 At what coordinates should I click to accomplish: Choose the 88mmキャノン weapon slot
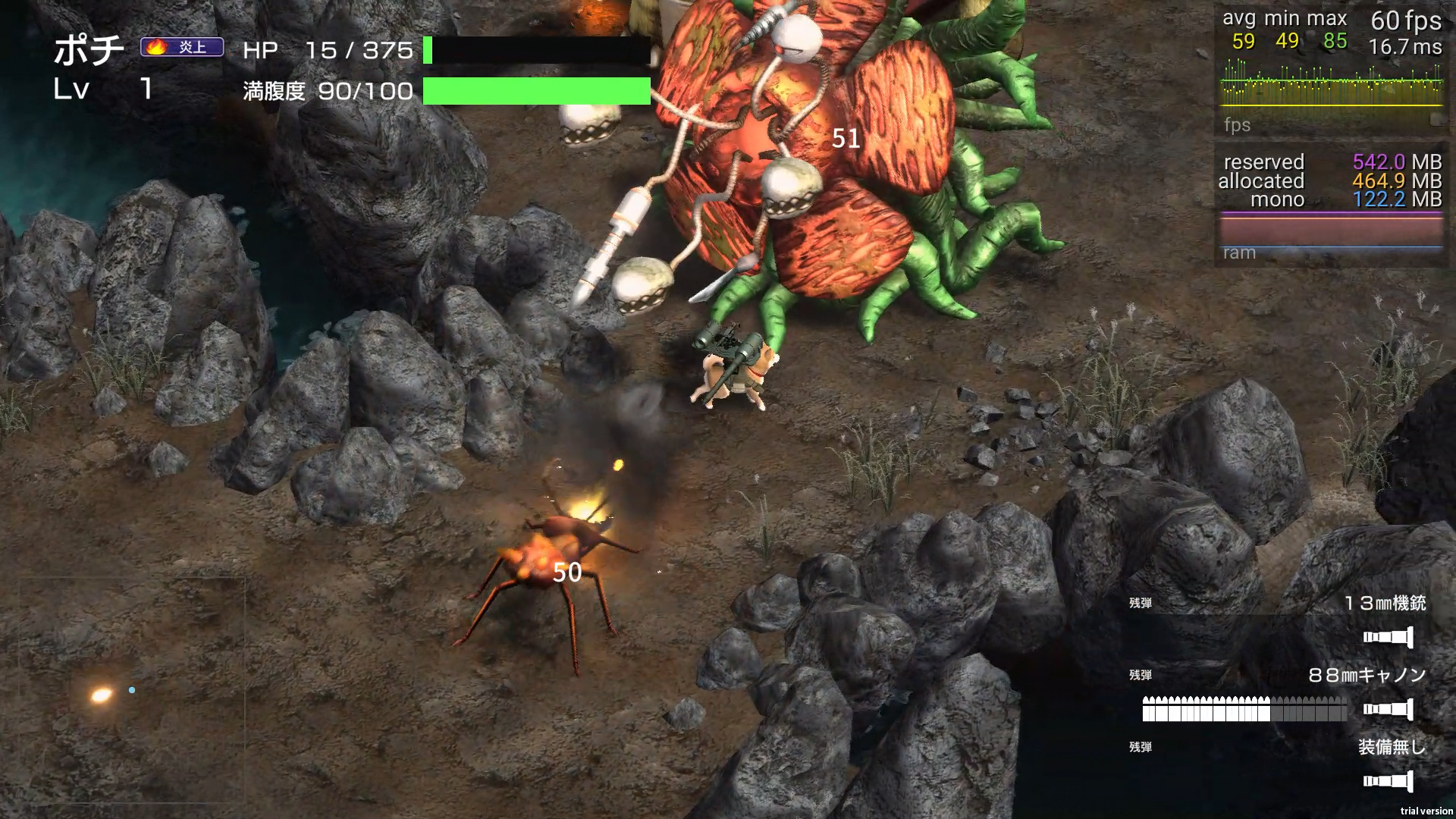[x=1367, y=676]
